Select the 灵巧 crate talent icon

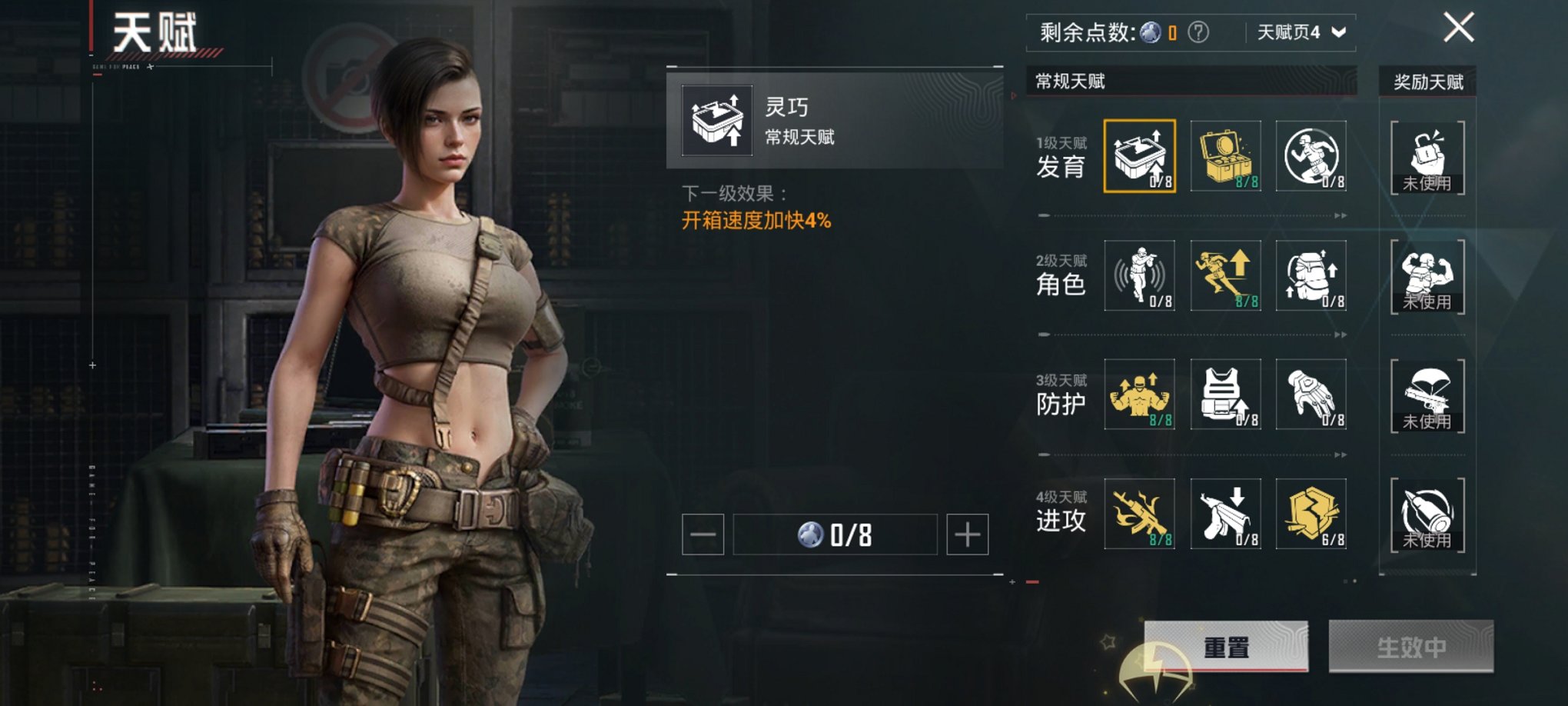(1140, 156)
